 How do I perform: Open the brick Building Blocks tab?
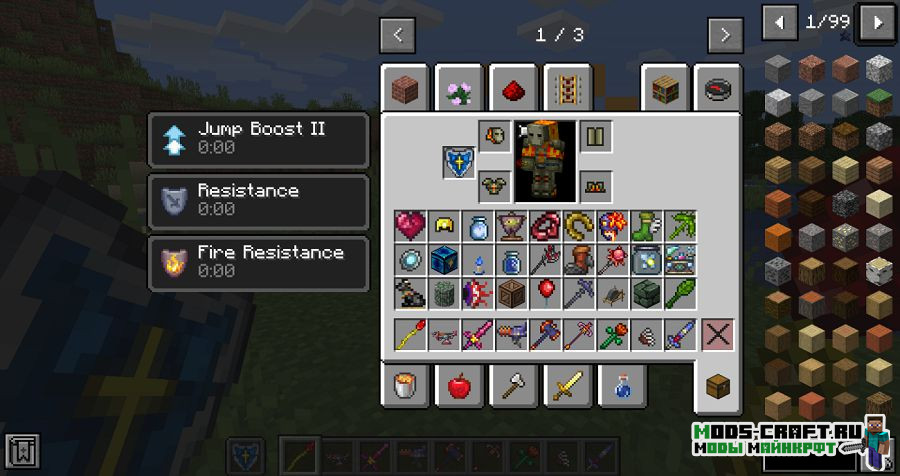(x=405, y=90)
